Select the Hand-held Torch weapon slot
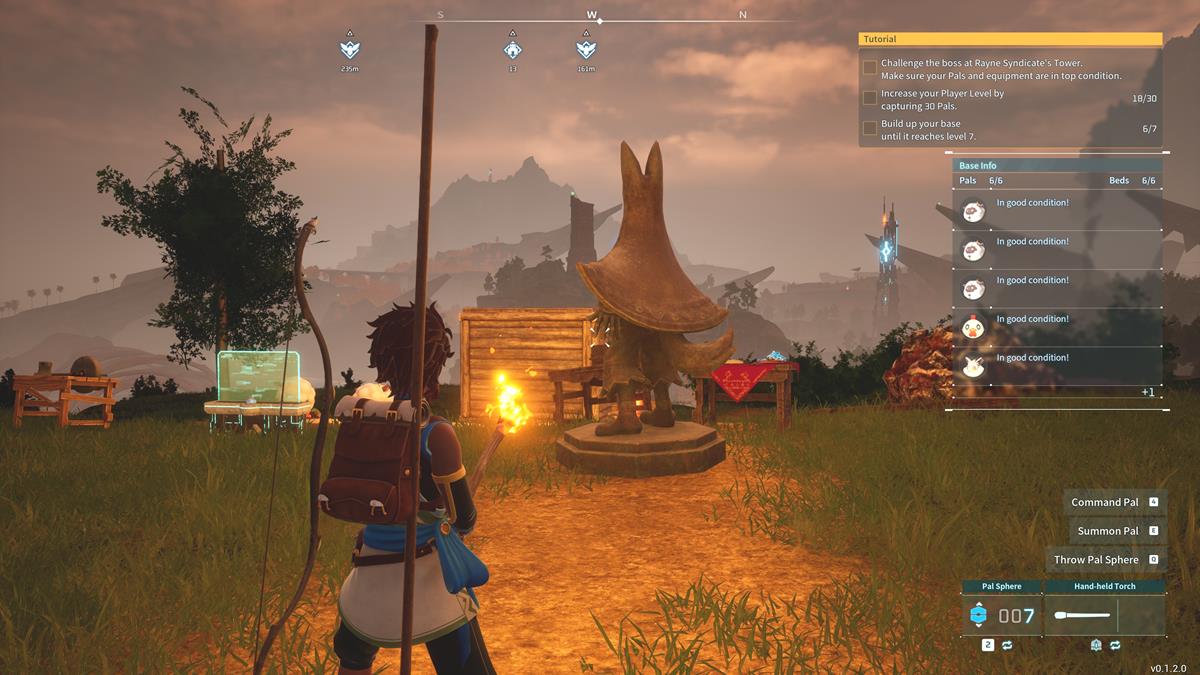This screenshot has height=675, width=1200. pos(1104,615)
